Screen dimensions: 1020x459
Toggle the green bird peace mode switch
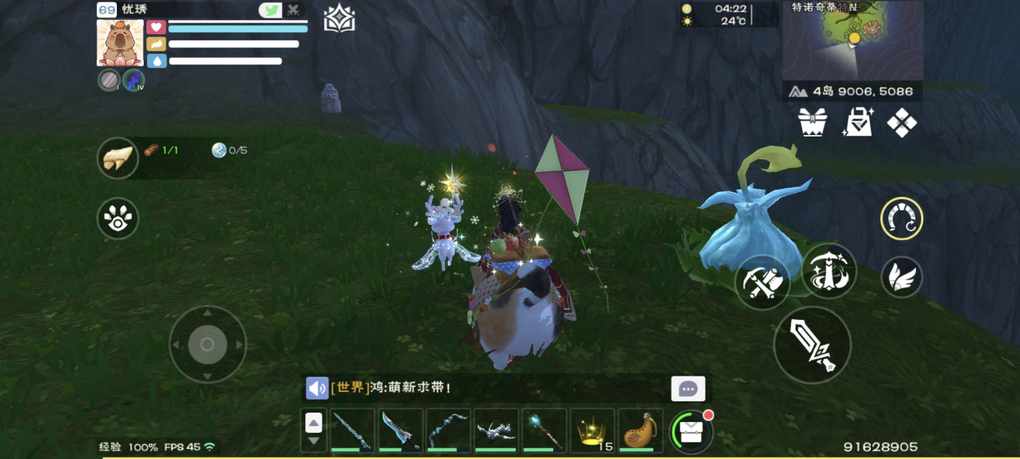pyautogui.click(x=270, y=10)
